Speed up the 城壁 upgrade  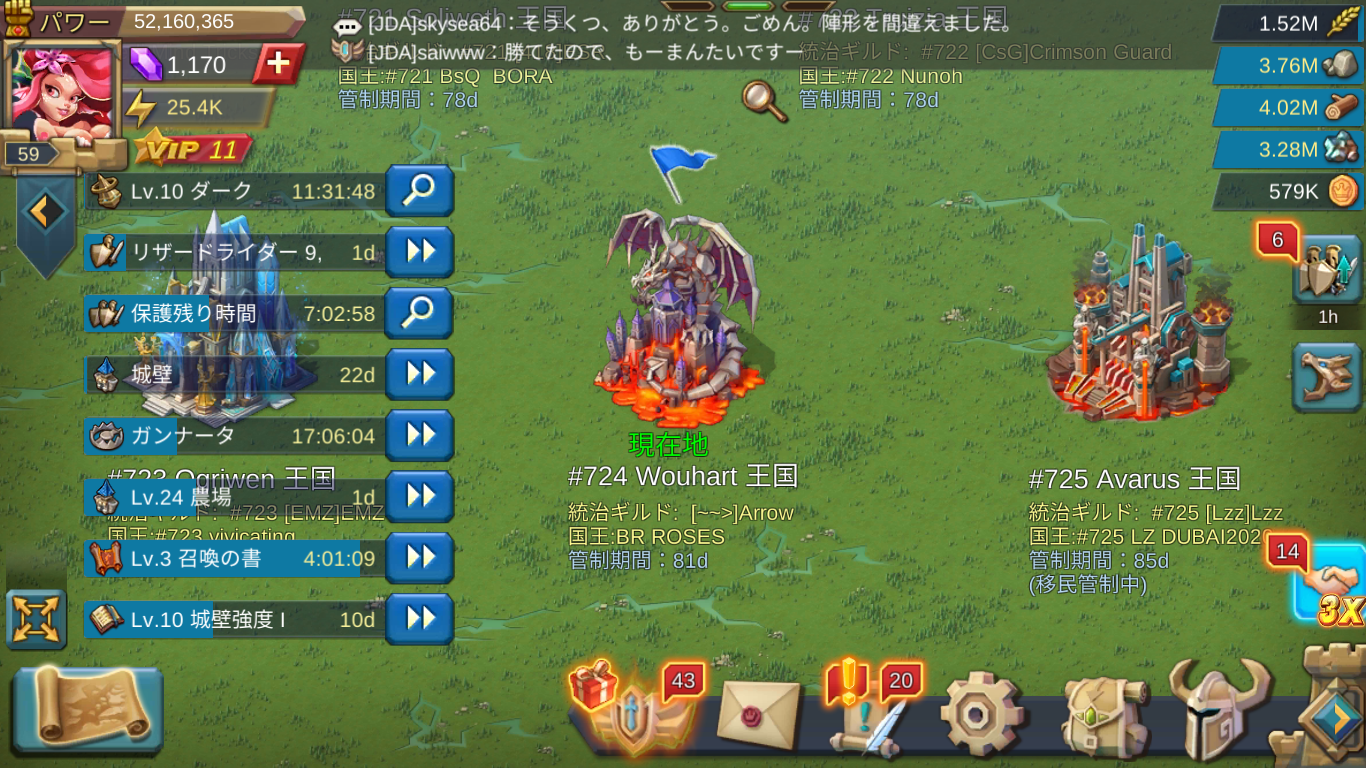coord(419,374)
